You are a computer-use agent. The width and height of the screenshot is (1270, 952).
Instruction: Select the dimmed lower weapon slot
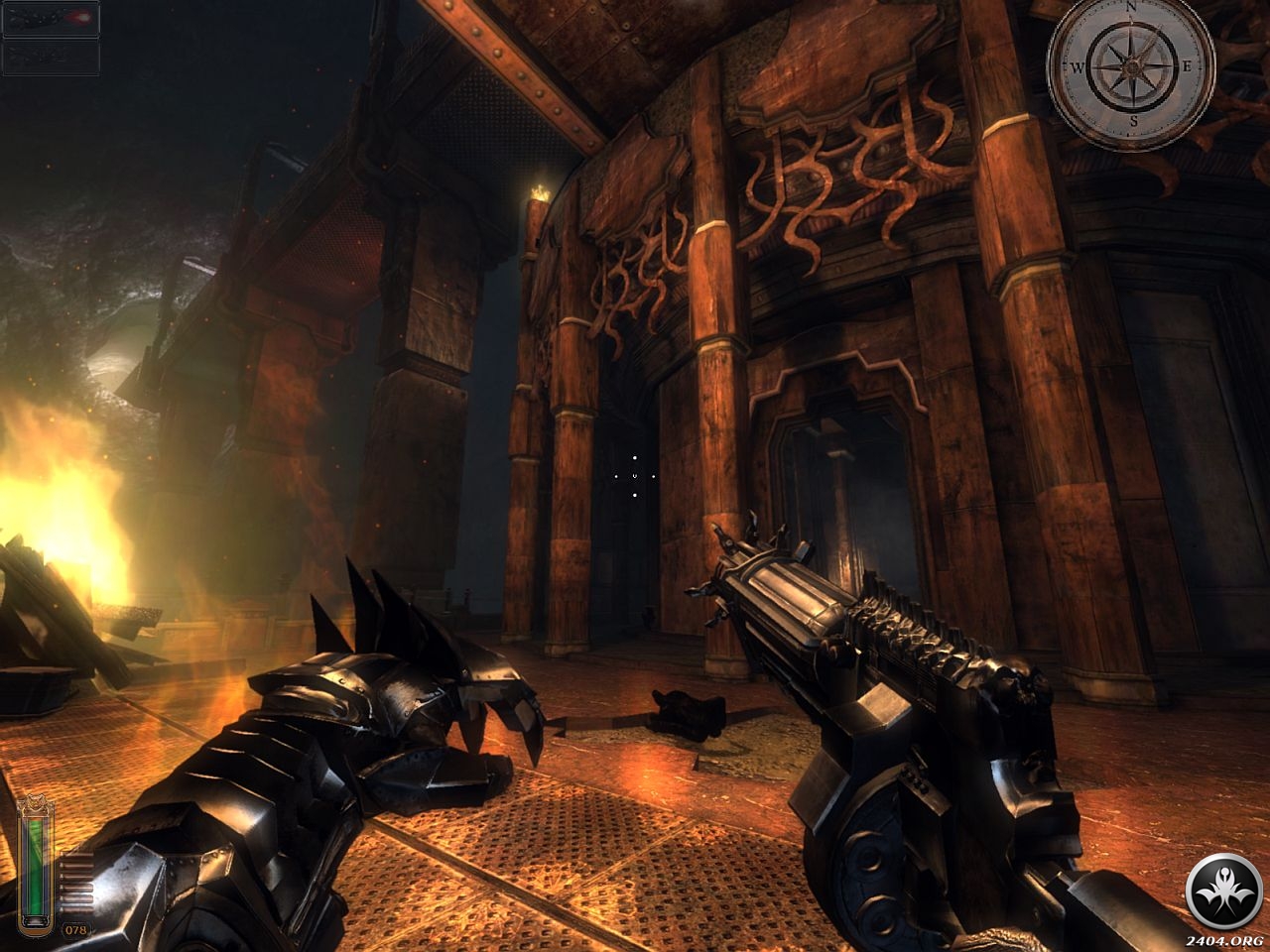coord(51,58)
